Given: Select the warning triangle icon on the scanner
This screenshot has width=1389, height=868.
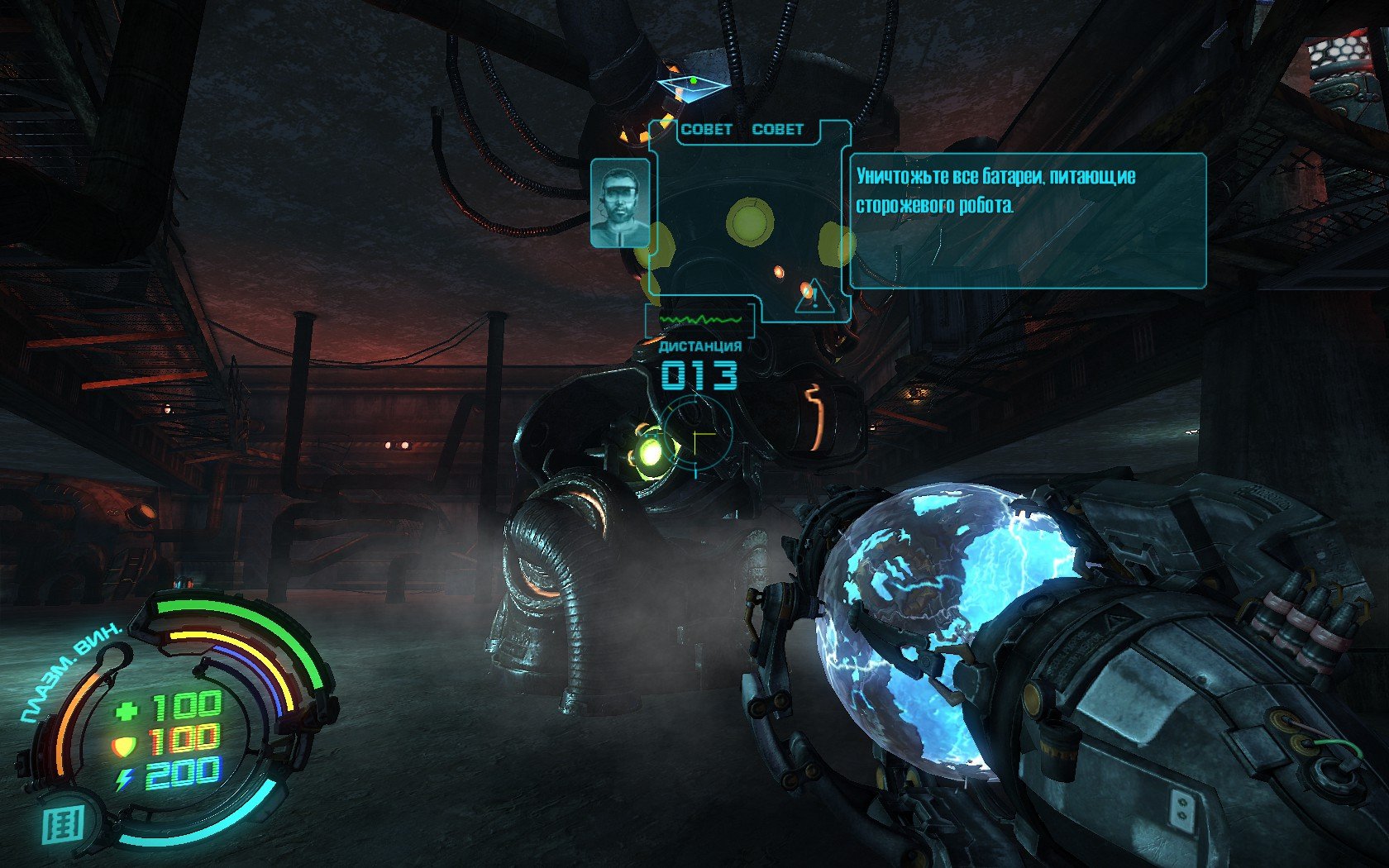Looking at the screenshot, I should 813,296.
